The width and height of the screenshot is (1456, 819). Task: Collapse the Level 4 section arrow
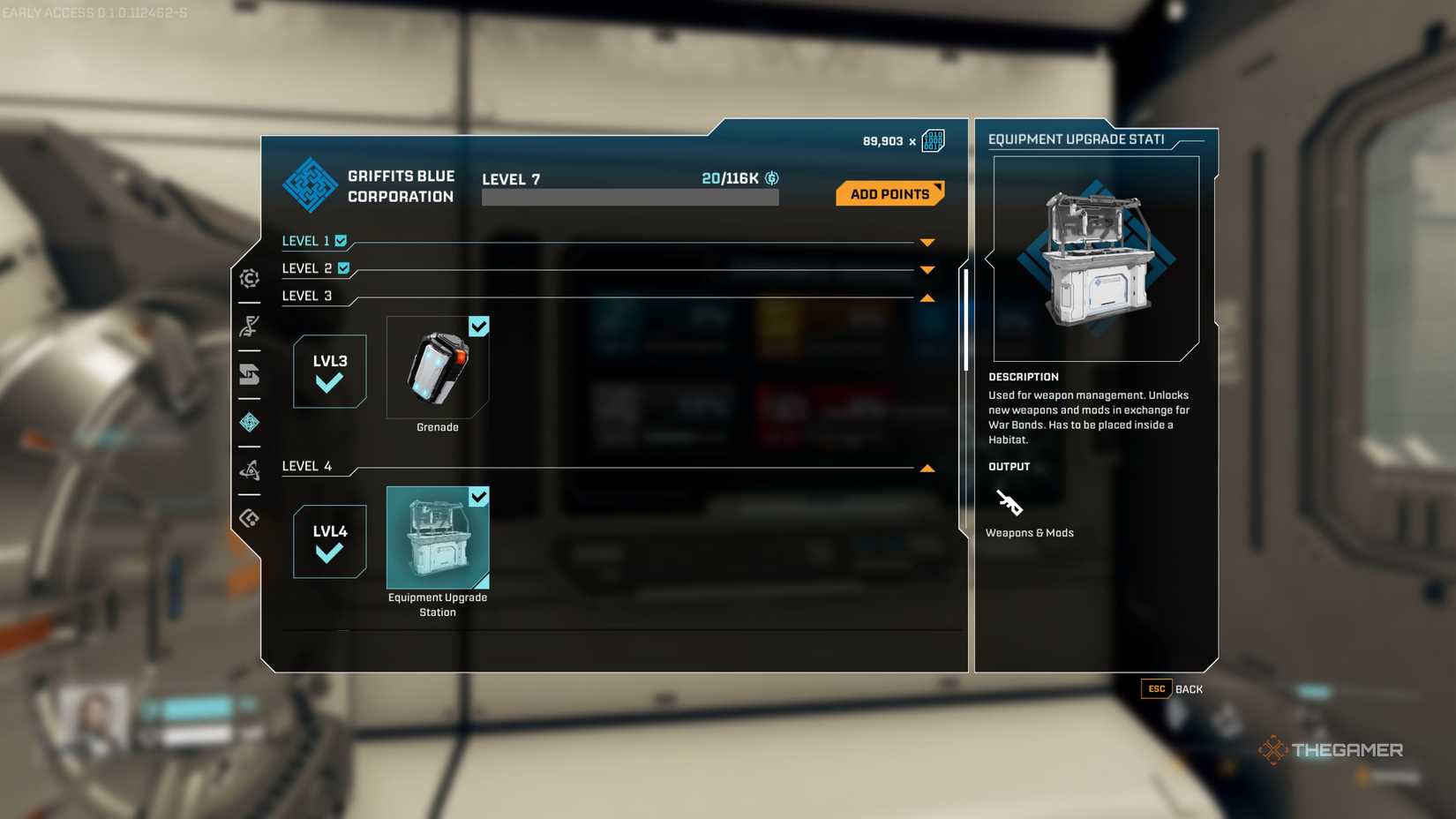pyautogui.click(x=926, y=468)
